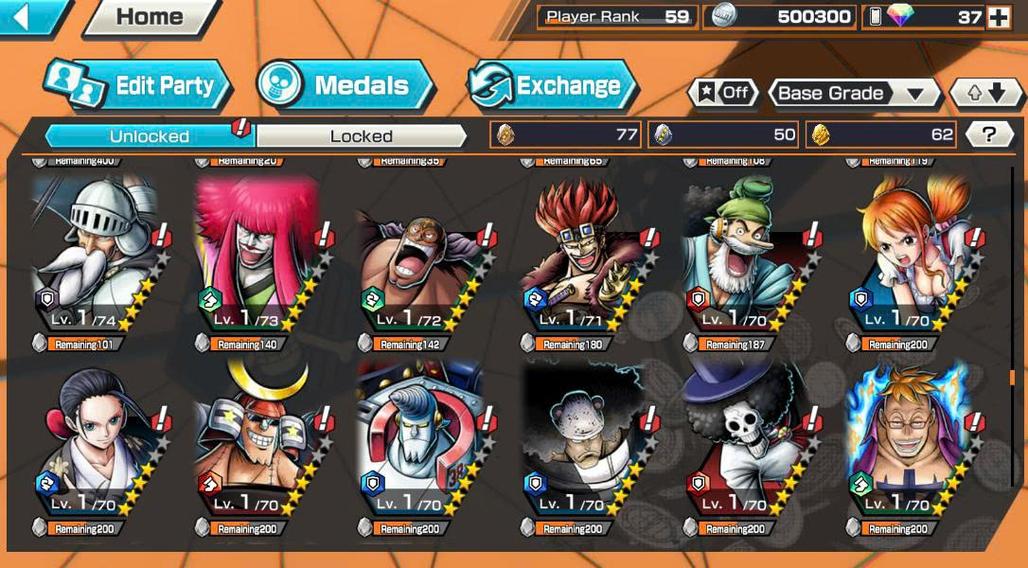
Task: Open the question mark help button
Action: click(x=989, y=134)
